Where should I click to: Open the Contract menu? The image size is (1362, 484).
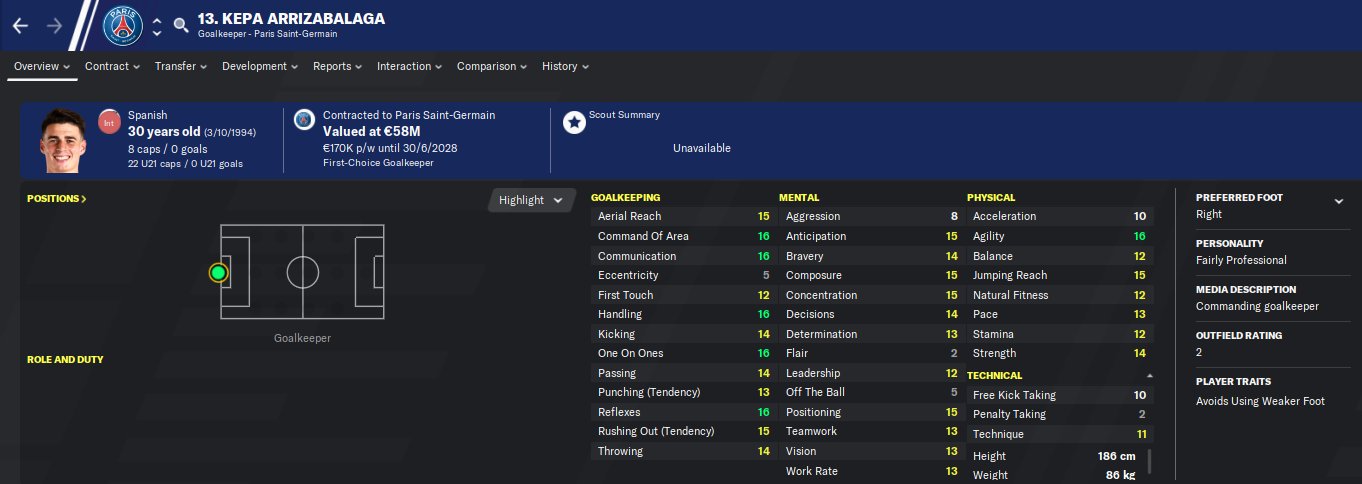pyautogui.click(x=112, y=67)
